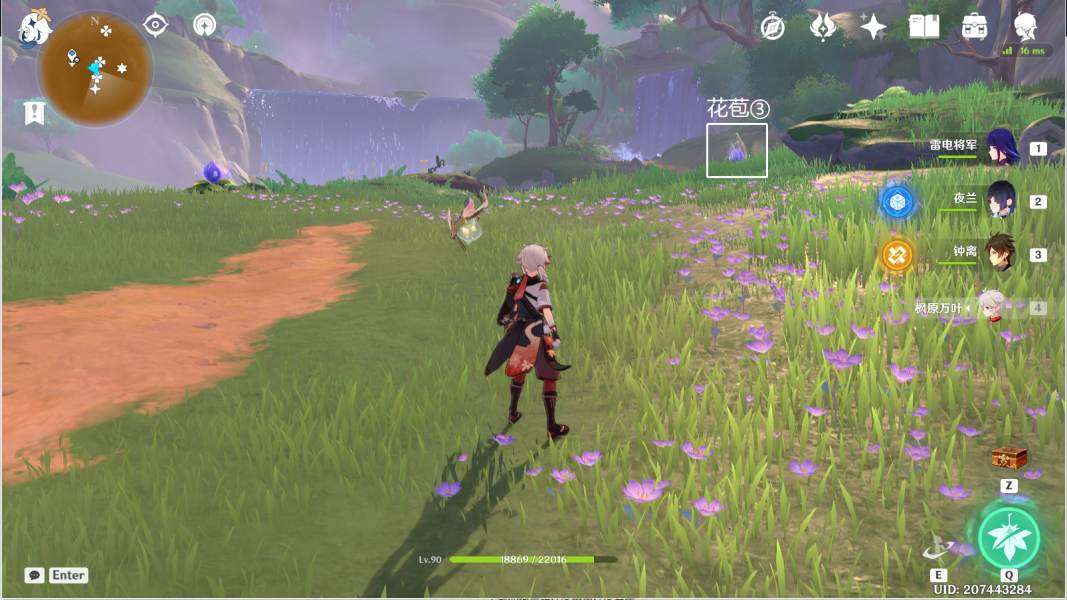The height and width of the screenshot is (600, 1067).
Task: Trigger 夜兰's blue dice burst icon
Action: click(x=896, y=201)
